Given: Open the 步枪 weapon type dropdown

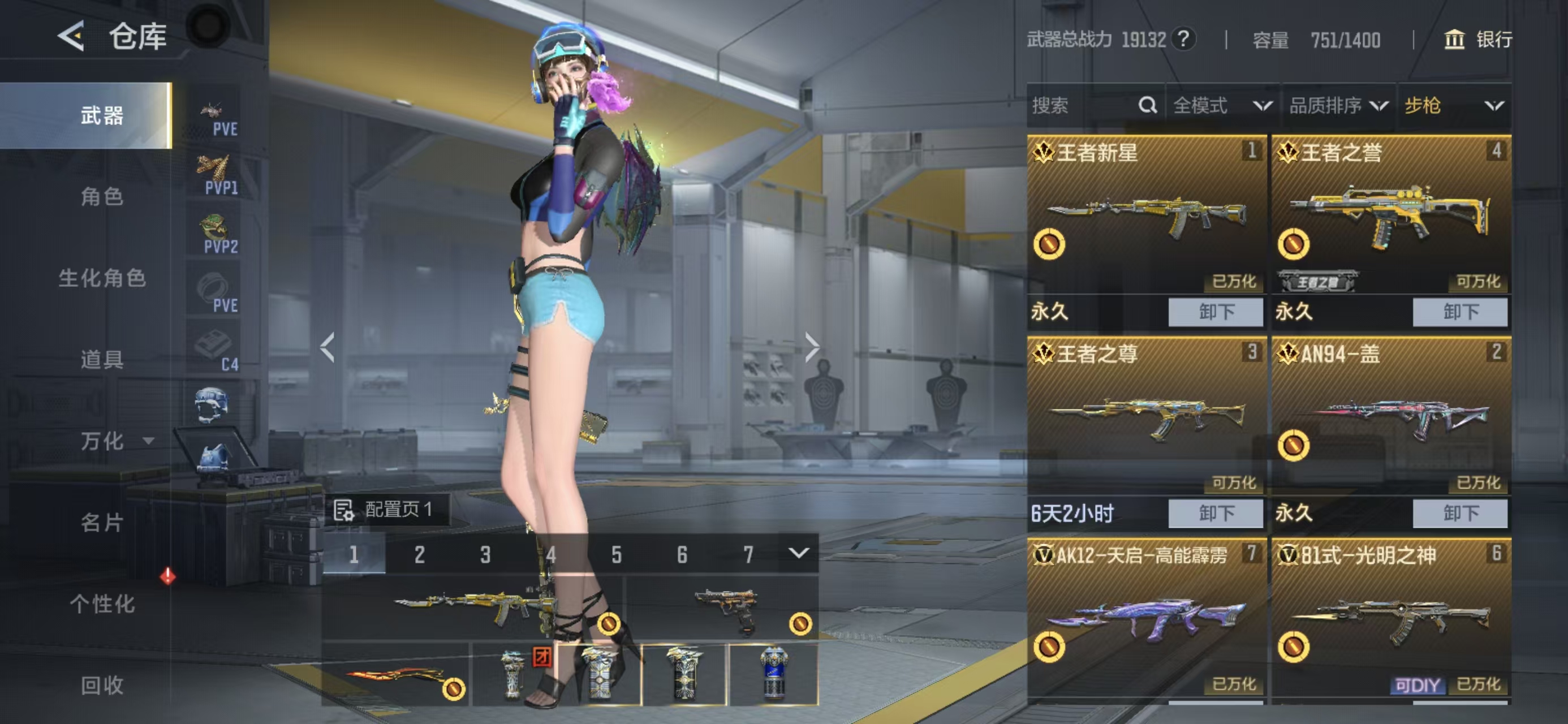Looking at the screenshot, I should click(x=1454, y=105).
